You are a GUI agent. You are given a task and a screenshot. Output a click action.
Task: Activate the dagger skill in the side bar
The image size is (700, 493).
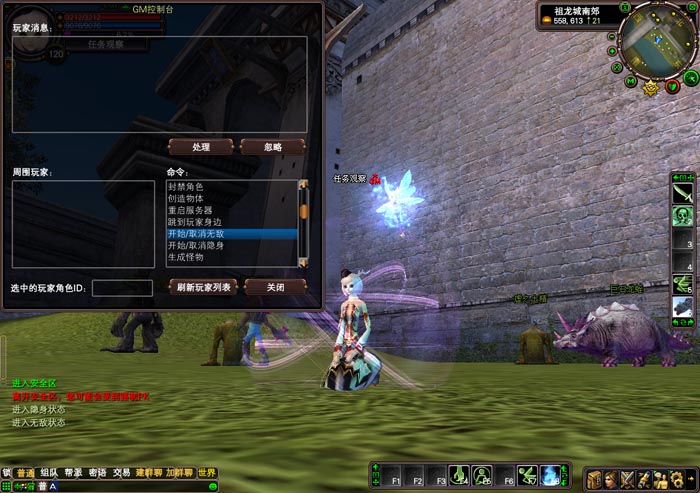pos(683,192)
